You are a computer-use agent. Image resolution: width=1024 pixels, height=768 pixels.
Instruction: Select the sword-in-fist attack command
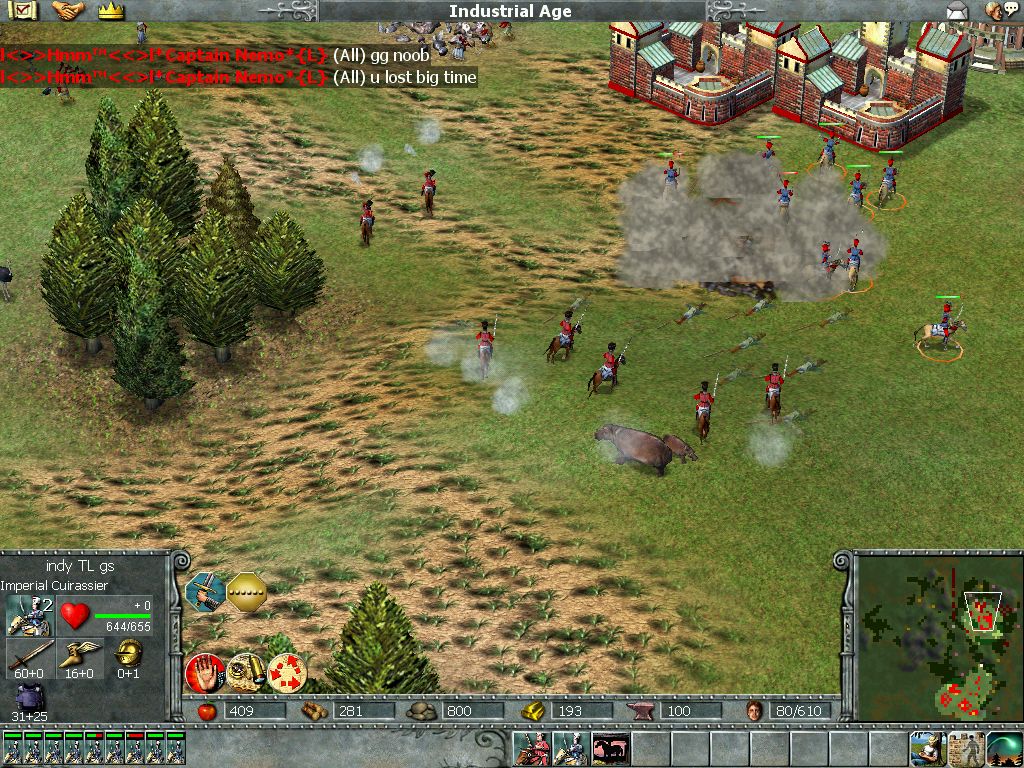pyautogui.click(x=204, y=592)
